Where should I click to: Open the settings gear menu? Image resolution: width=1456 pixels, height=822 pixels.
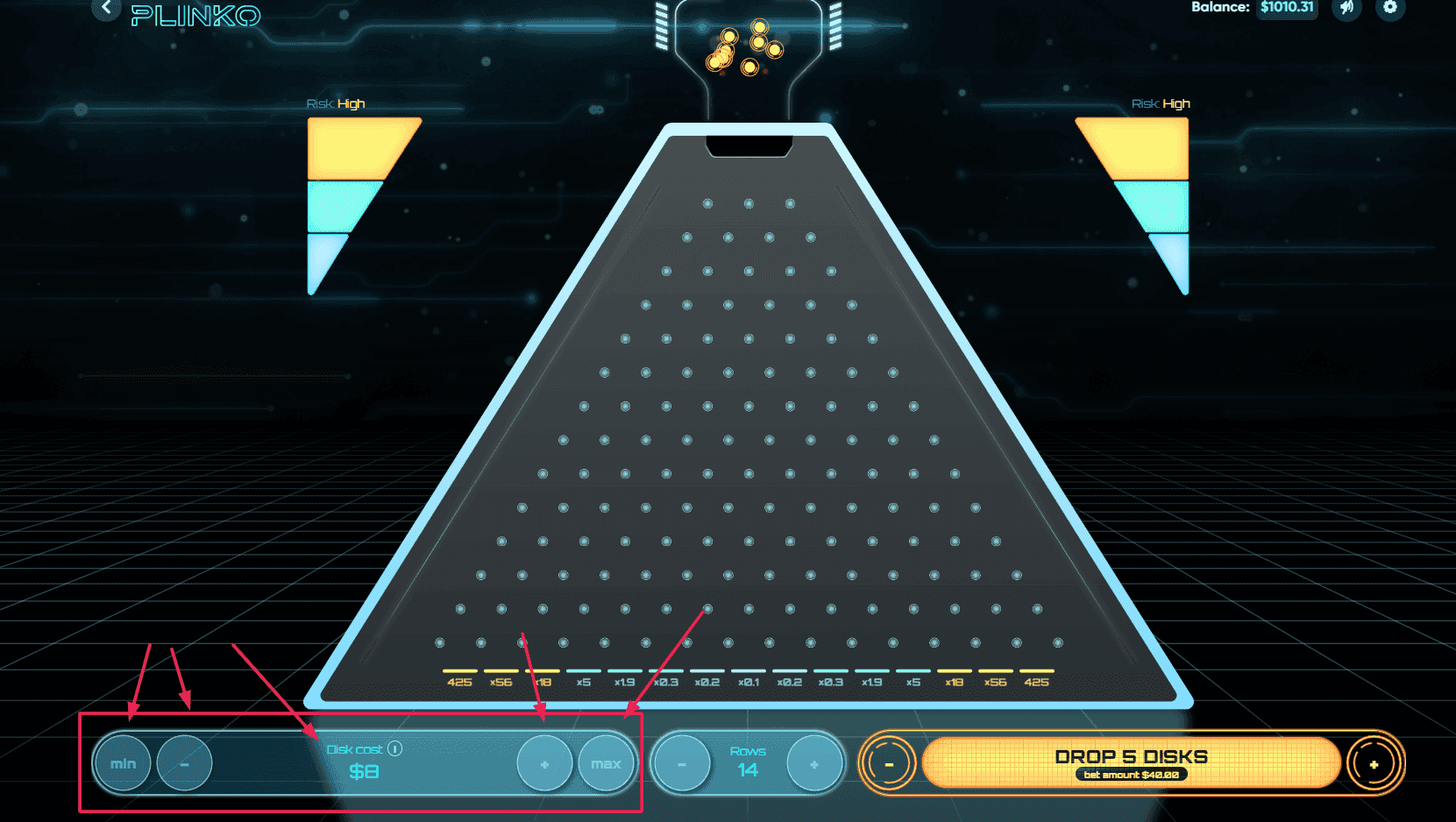tap(1390, 8)
